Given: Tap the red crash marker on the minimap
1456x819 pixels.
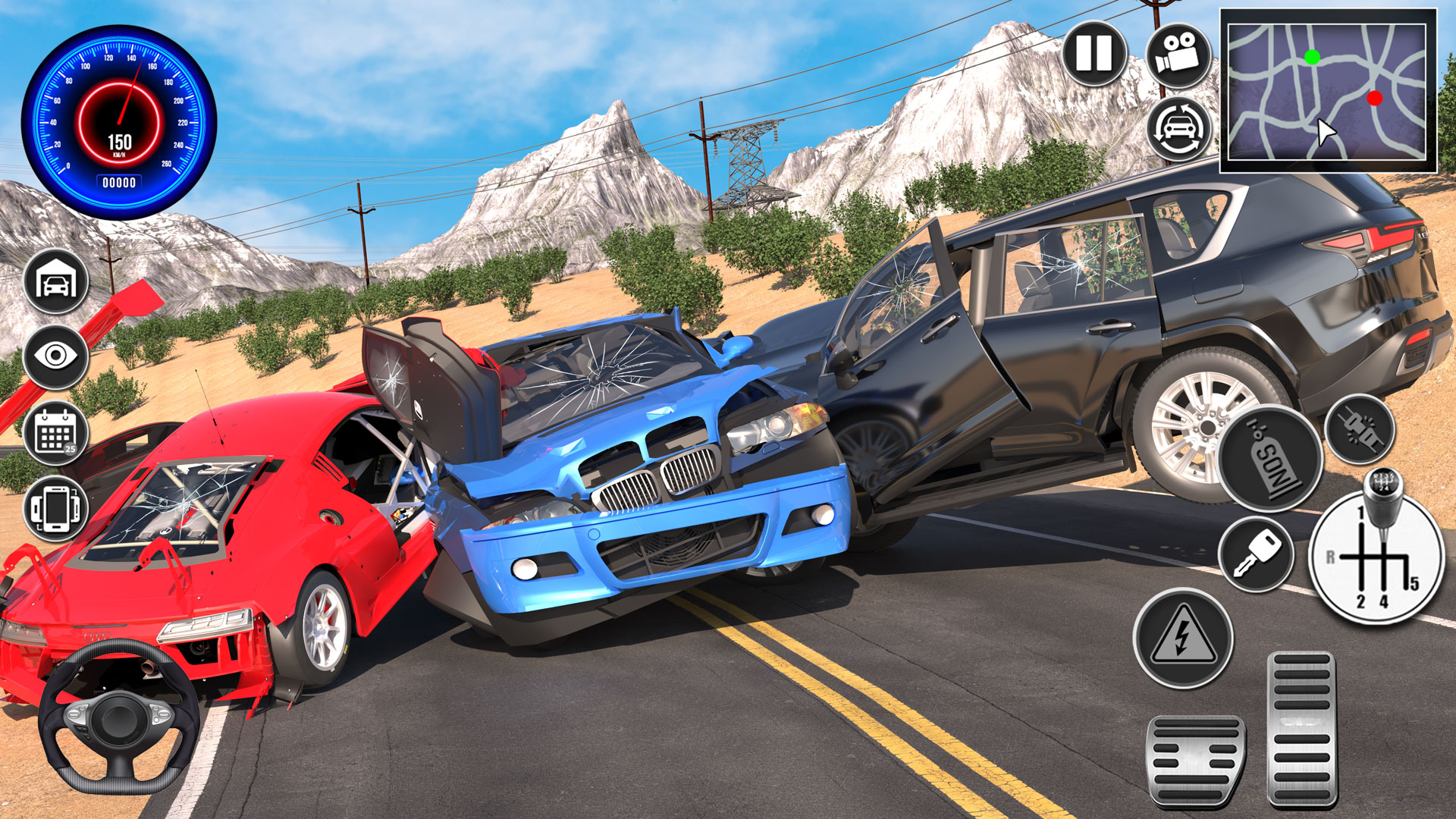Looking at the screenshot, I should [x=1374, y=97].
